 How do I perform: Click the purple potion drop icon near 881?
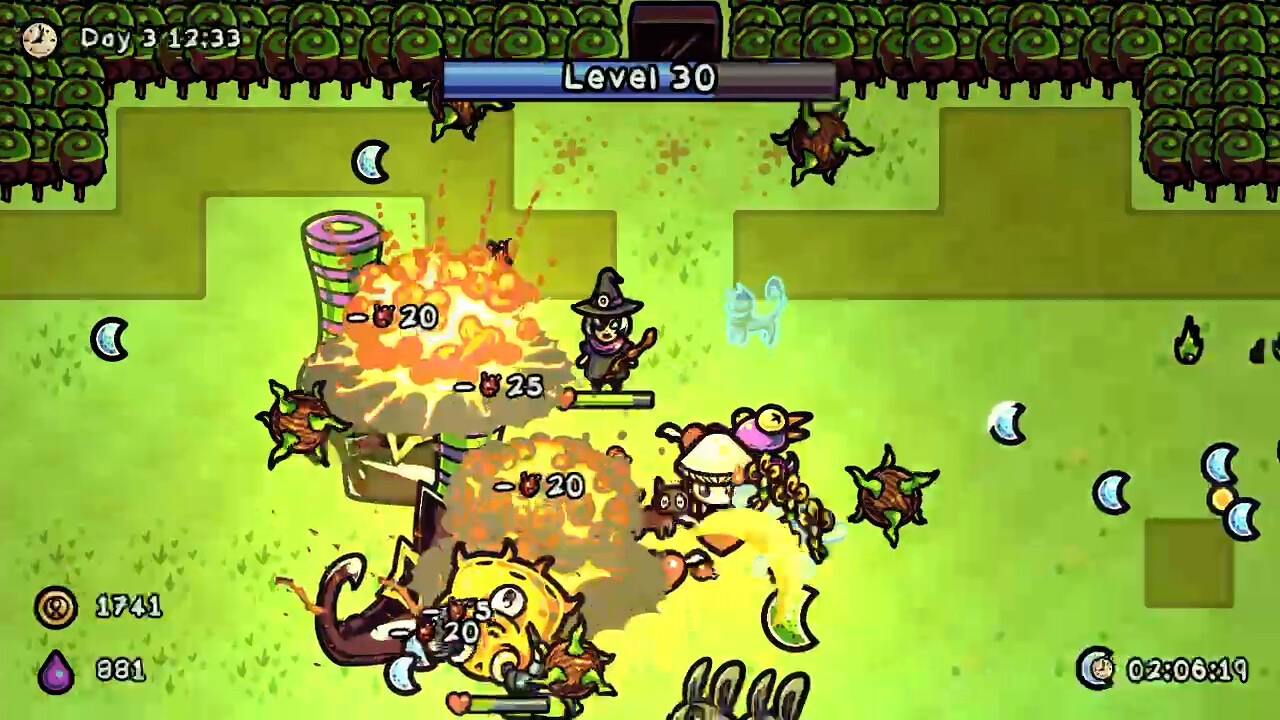(55, 672)
